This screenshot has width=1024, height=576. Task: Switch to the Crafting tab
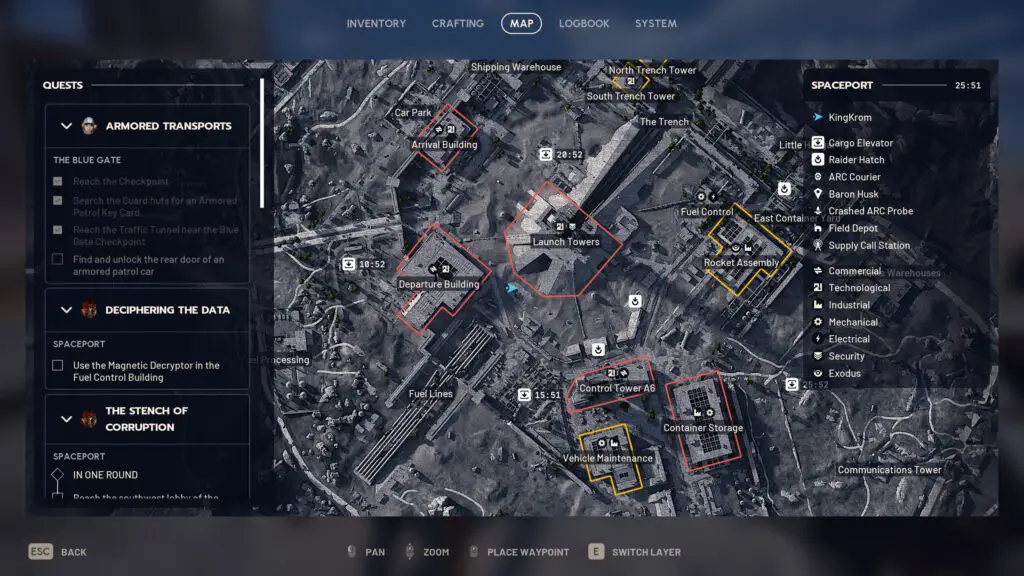(457, 23)
